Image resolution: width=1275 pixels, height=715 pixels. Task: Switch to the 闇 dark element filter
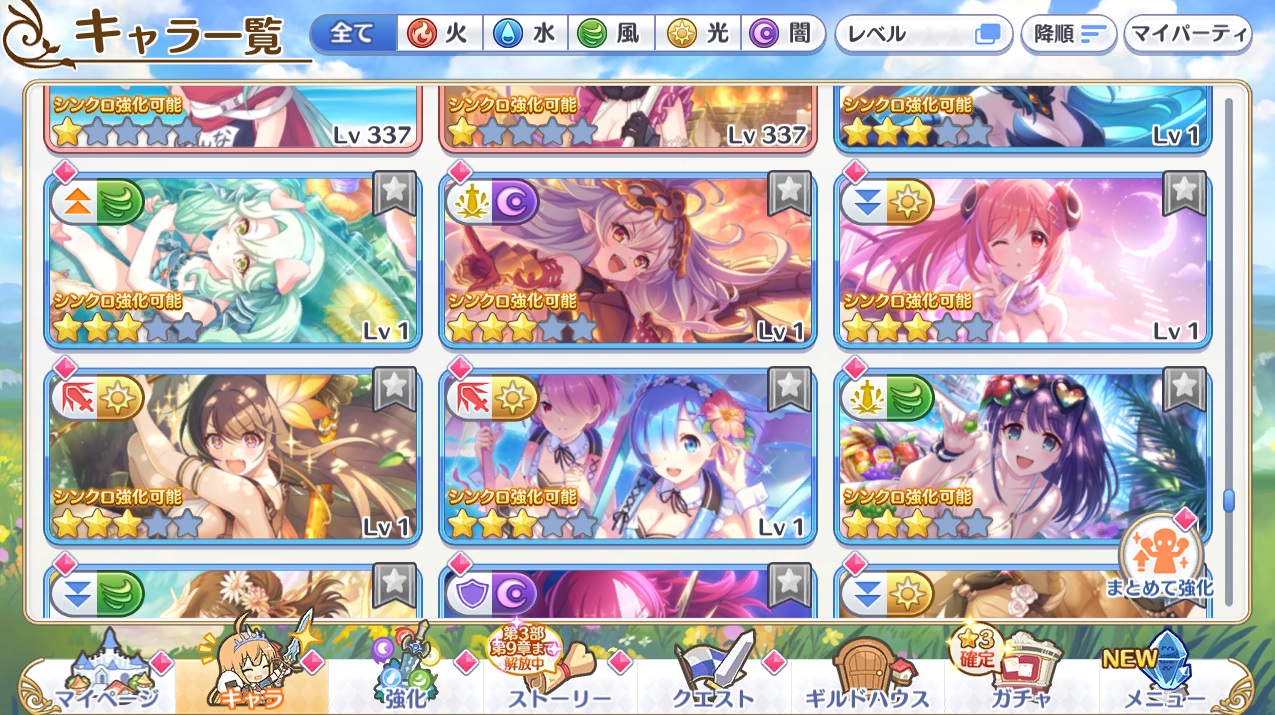pyautogui.click(x=783, y=34)
